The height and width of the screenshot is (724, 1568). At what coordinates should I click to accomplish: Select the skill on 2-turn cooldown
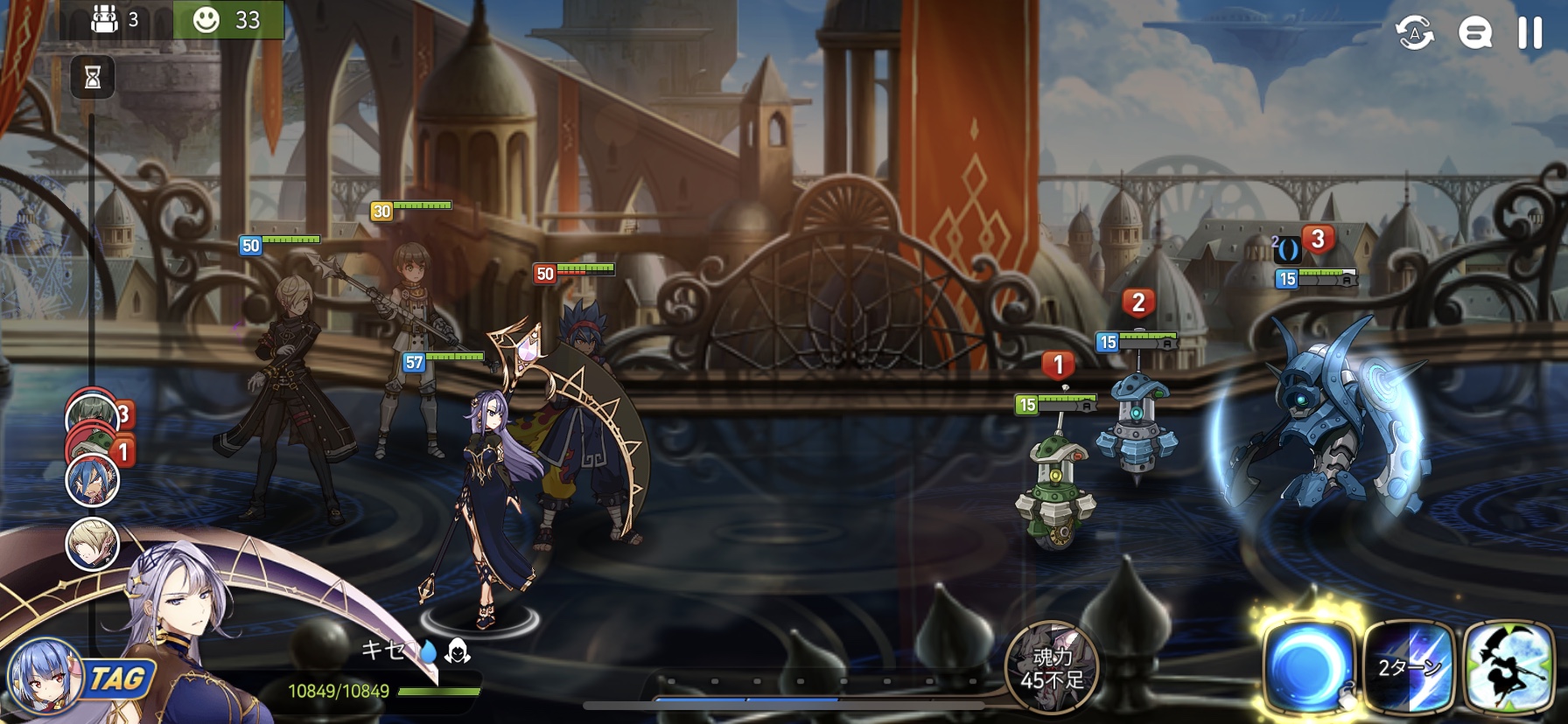(1409, 668)
